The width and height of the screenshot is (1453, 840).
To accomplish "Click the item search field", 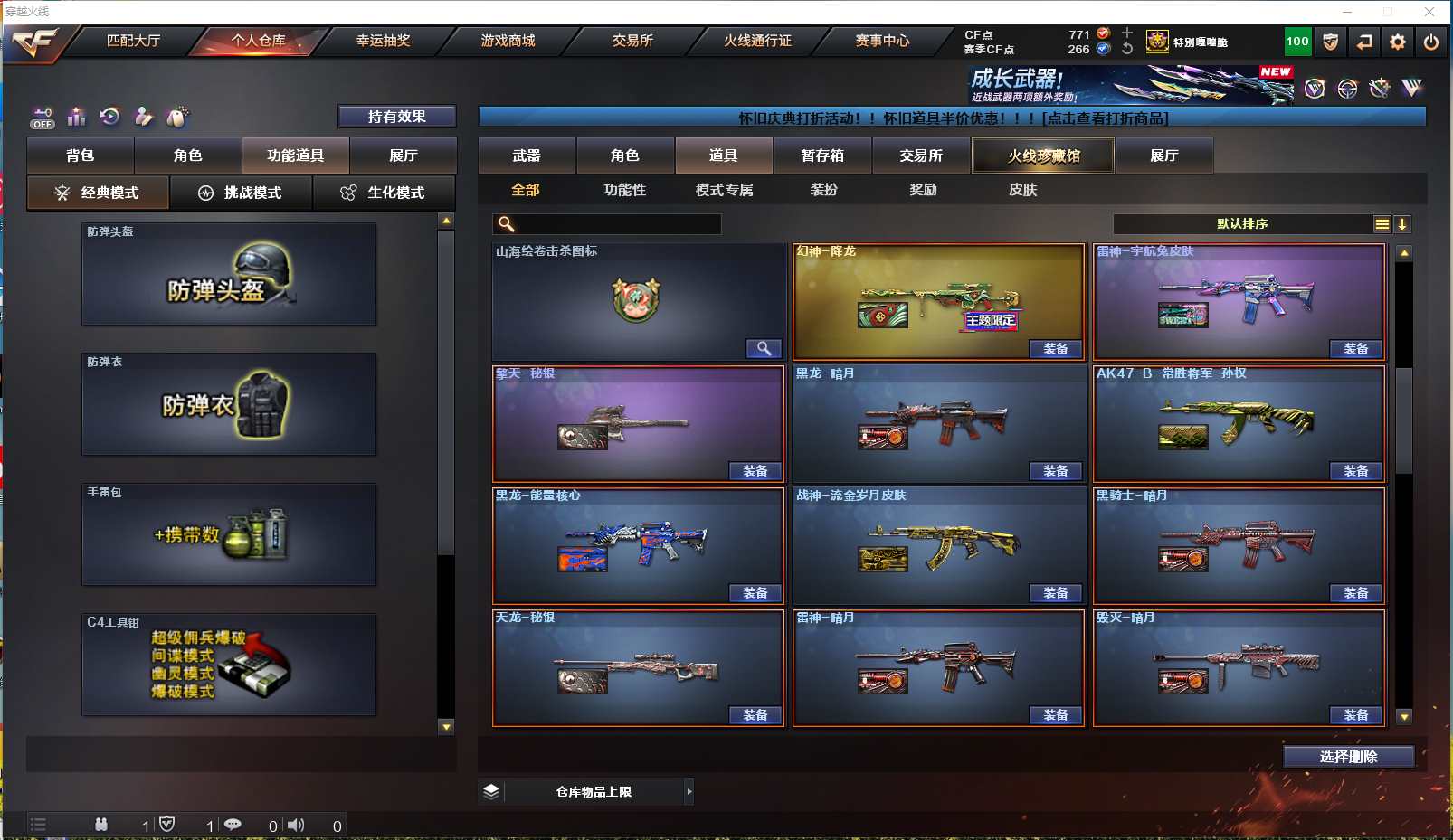I will click(617, 224).
